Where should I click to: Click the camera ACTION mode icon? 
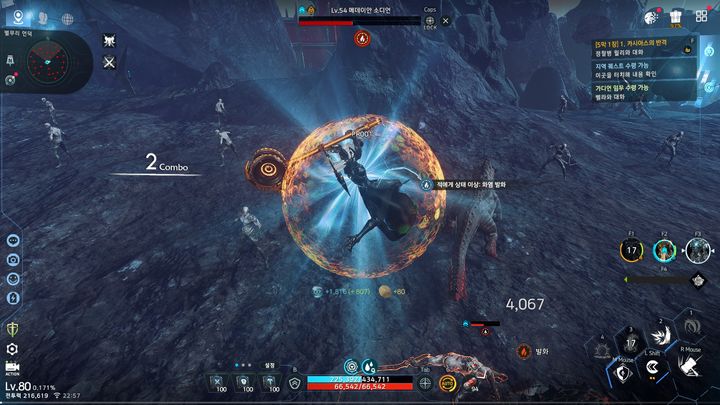click(12, 370)
